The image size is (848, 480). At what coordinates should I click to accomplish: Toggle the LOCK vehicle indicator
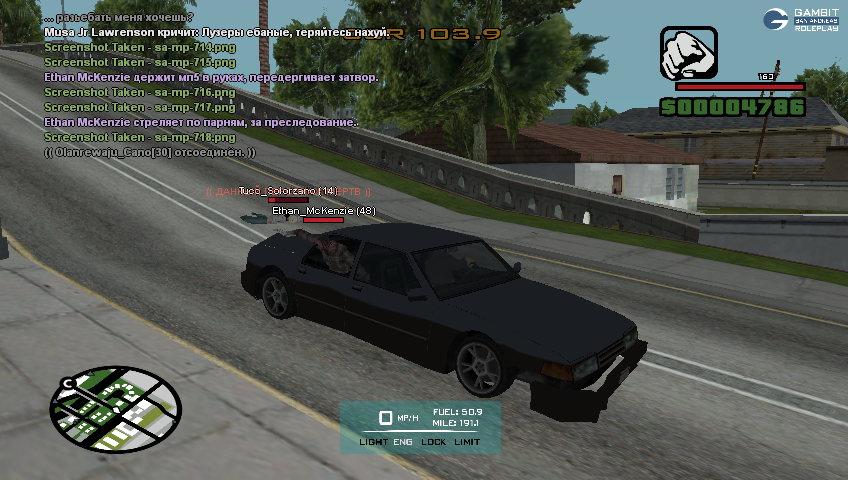[434, 441]
